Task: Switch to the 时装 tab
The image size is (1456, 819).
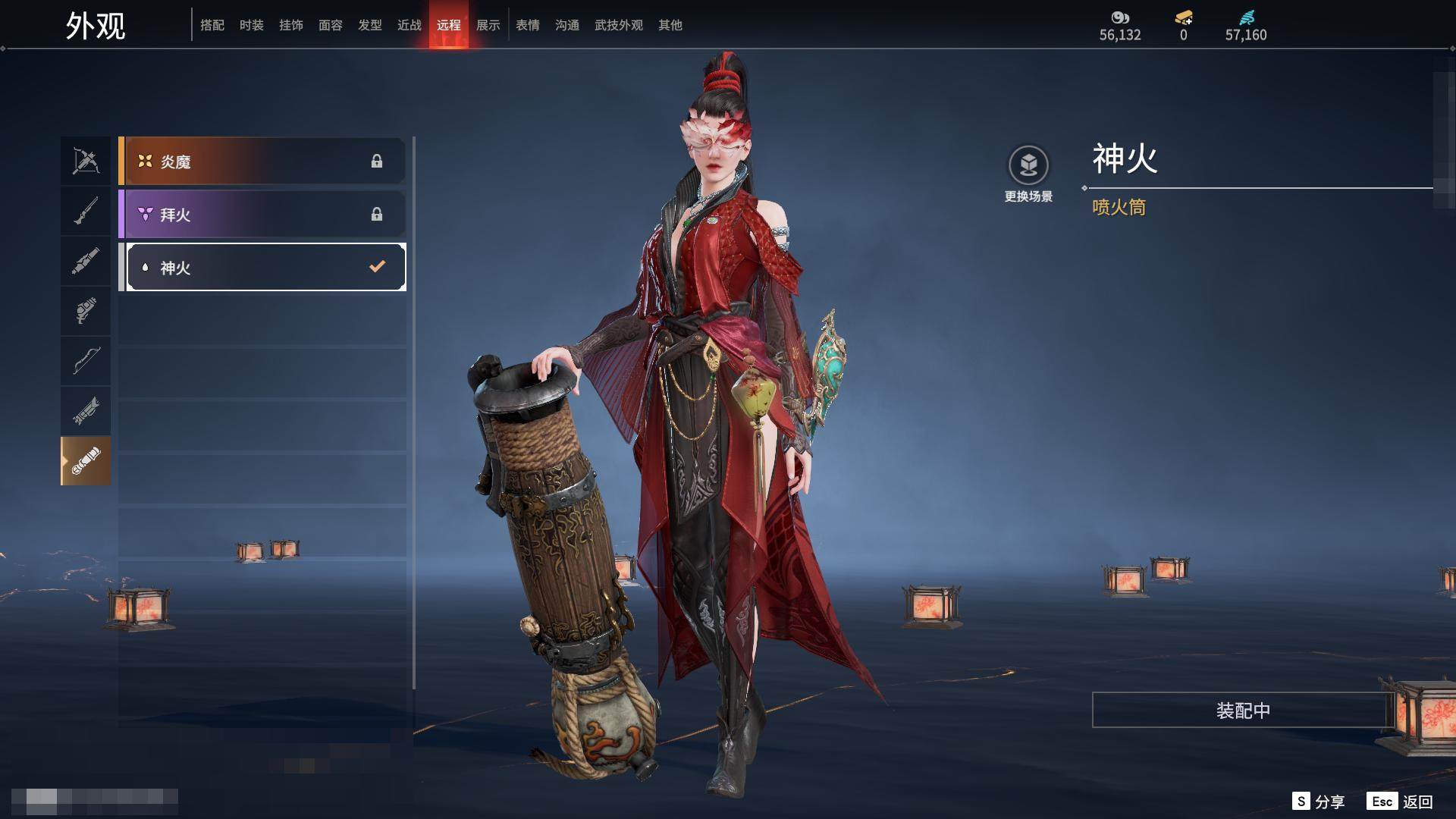Action: [x=252, y=25]
